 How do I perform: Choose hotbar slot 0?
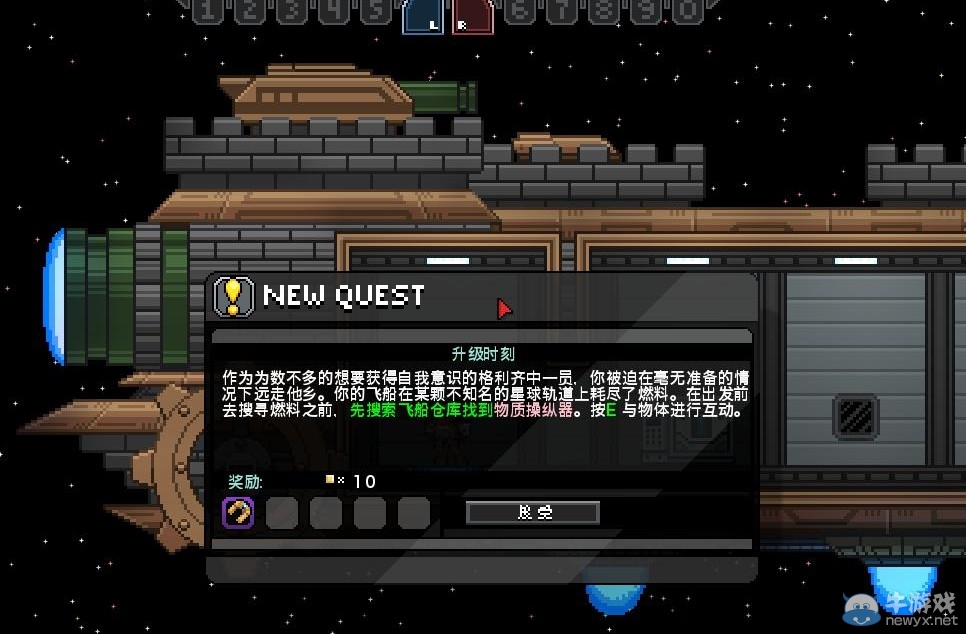coord(687,11)
